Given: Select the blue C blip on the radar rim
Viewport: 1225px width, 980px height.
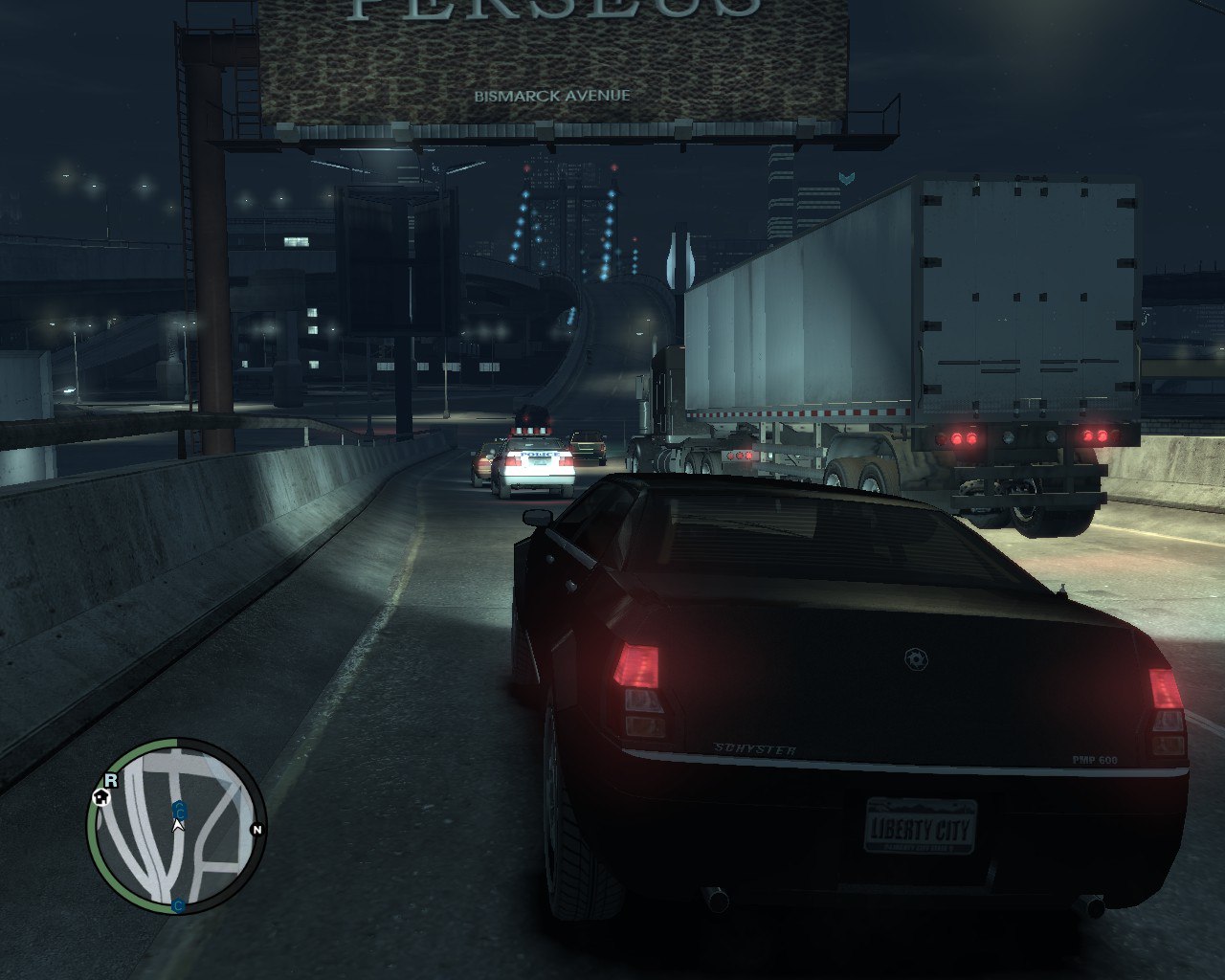Looking at the screenshot, I should tap(179, 904).
